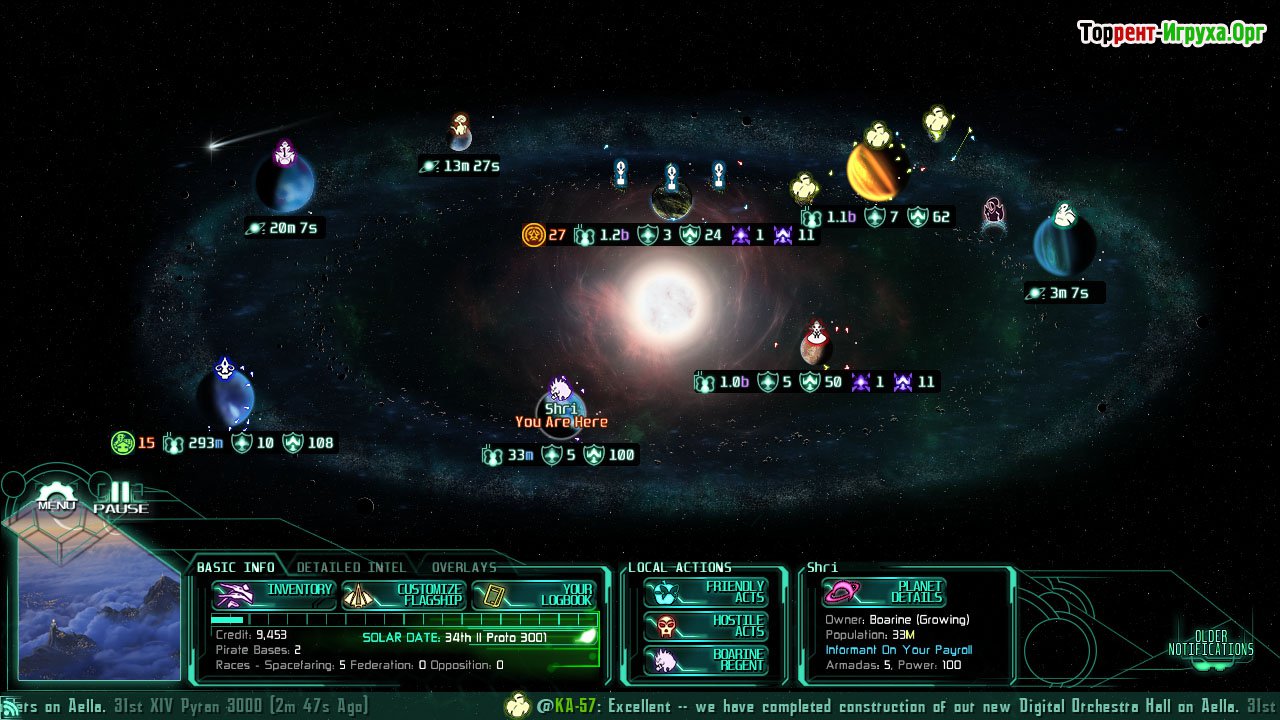Image resolution: width=1280 pixels, height=720 pixels.
Task: Open Older Notifications
Action: click(1210, 643)
